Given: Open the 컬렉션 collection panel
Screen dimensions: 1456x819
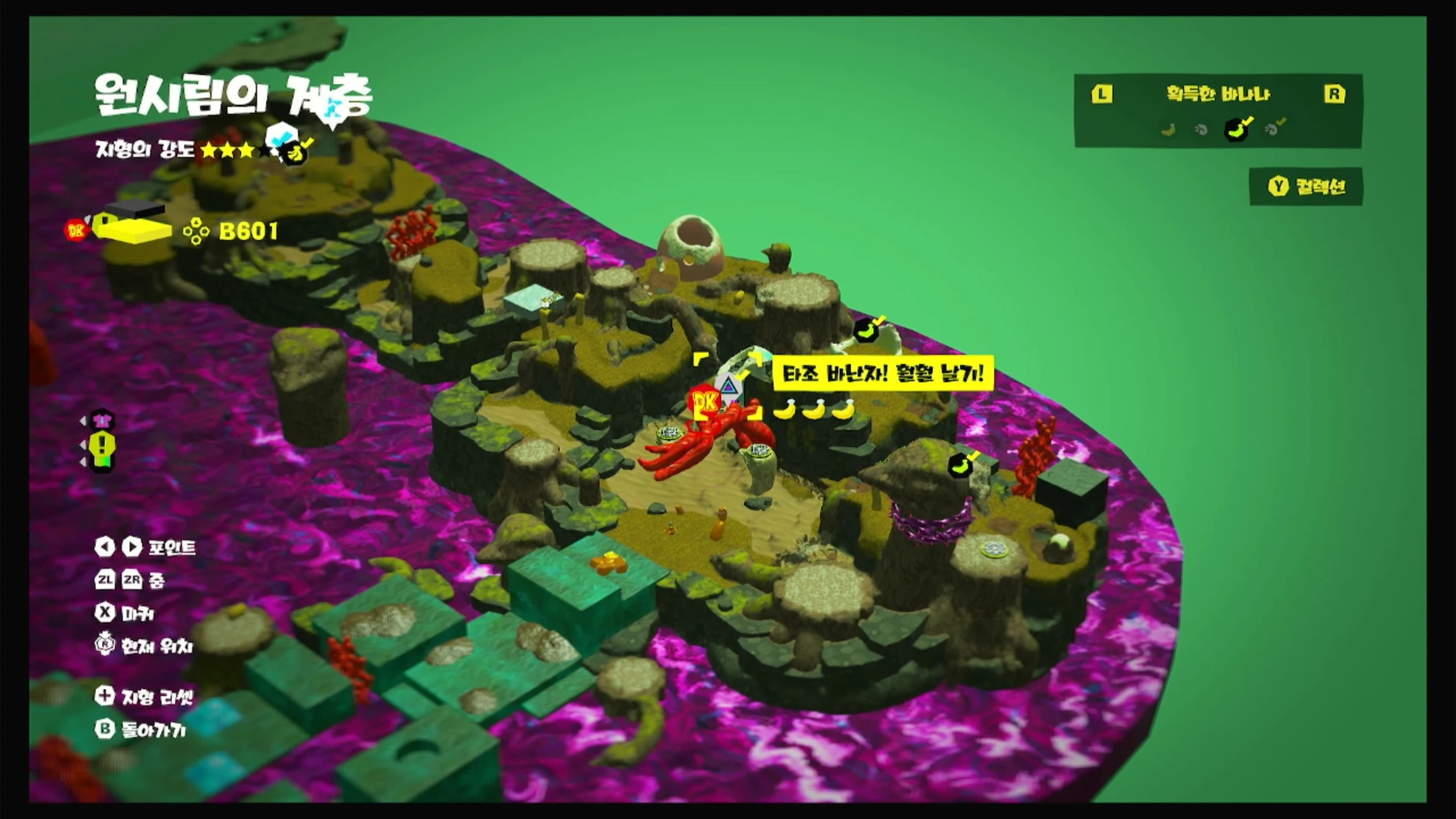Looking at the screenshot, I should [x=1306, y=187].
